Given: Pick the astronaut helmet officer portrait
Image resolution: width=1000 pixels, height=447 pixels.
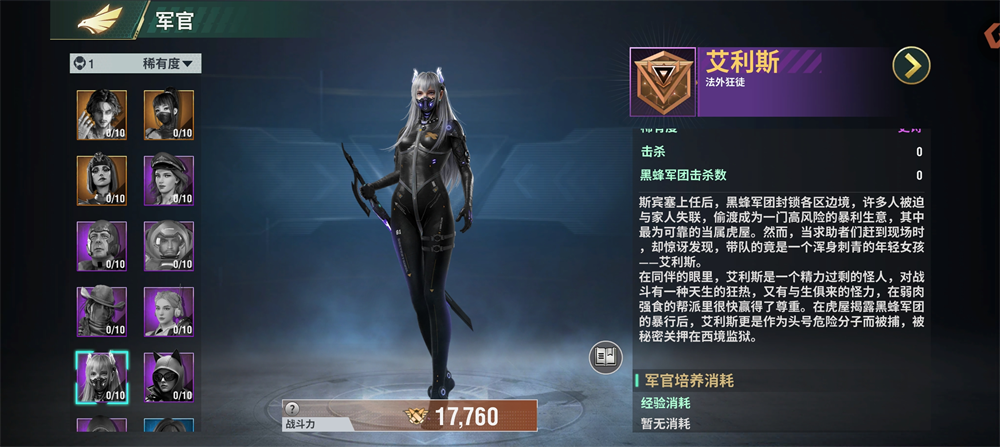Looking at the screenshot, I should pos(167,245).
